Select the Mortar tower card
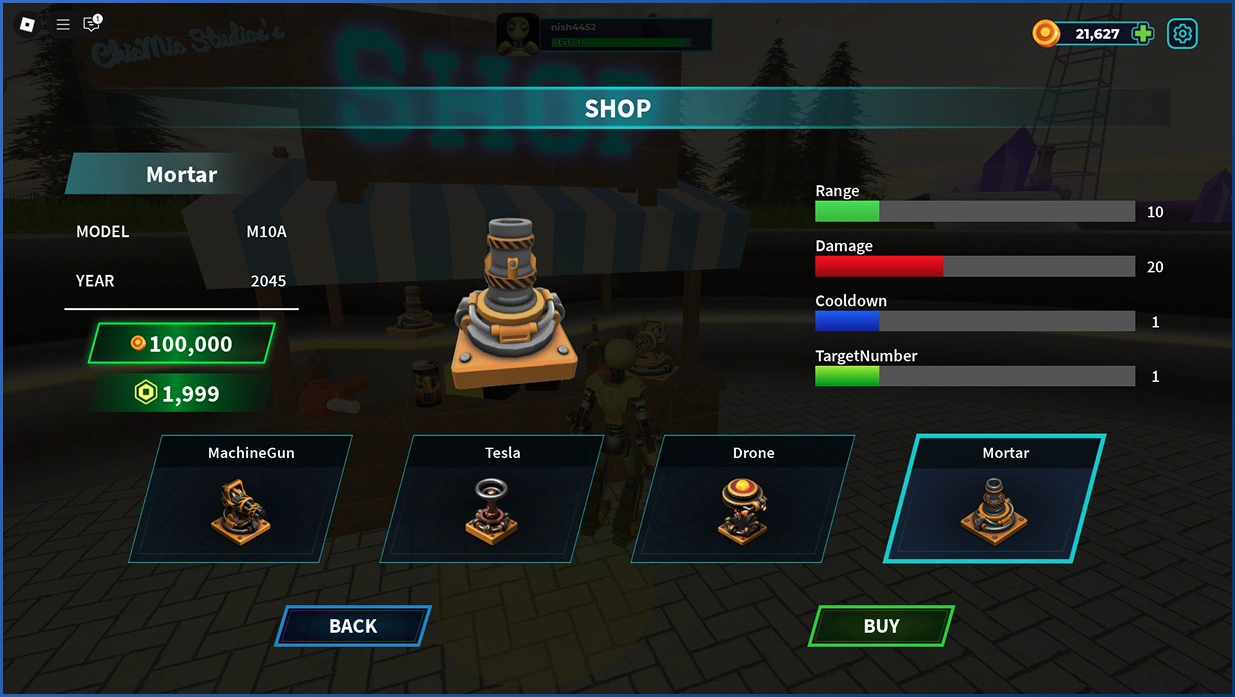Screen dimensions: 1235x697 tap(995, 499)
